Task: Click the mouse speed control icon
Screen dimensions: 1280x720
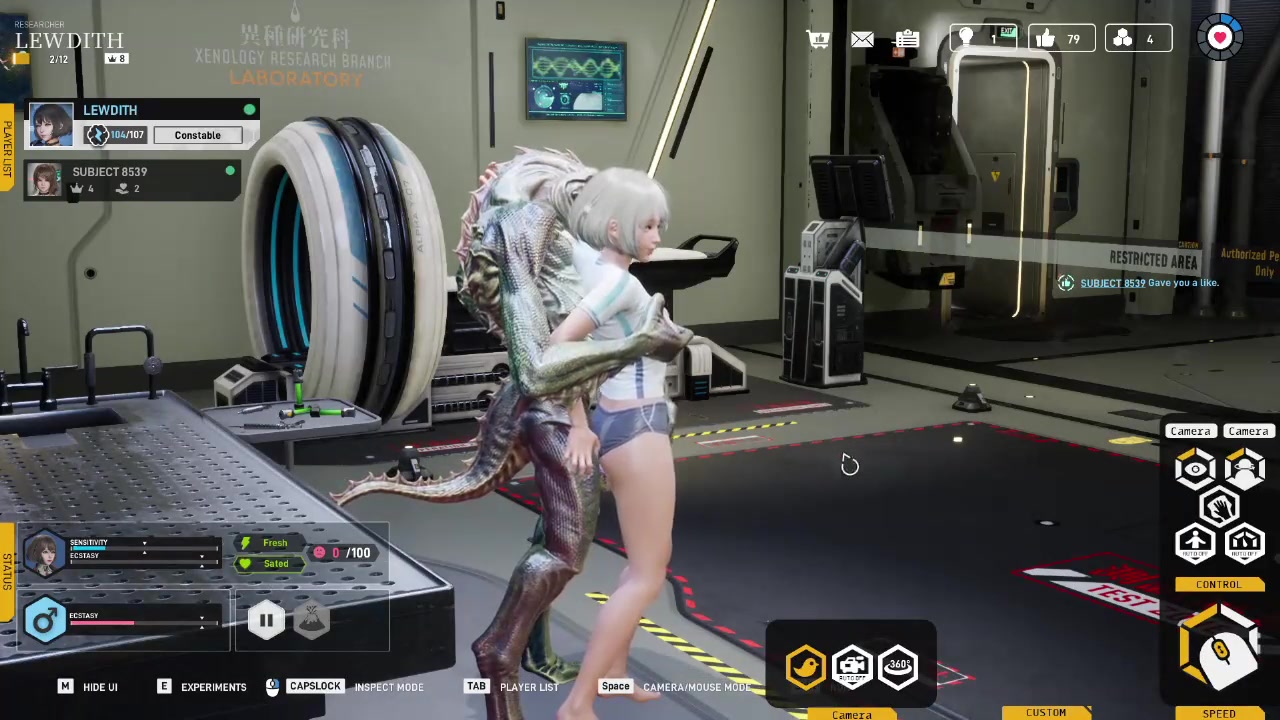Action: (1220, 650)
